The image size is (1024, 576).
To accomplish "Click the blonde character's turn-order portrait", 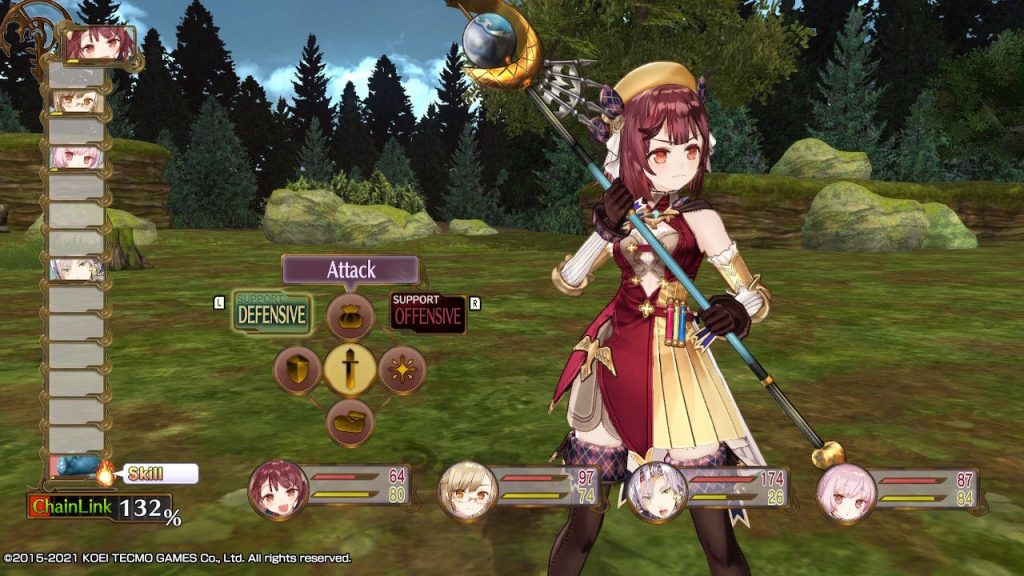I will point(77,101).
